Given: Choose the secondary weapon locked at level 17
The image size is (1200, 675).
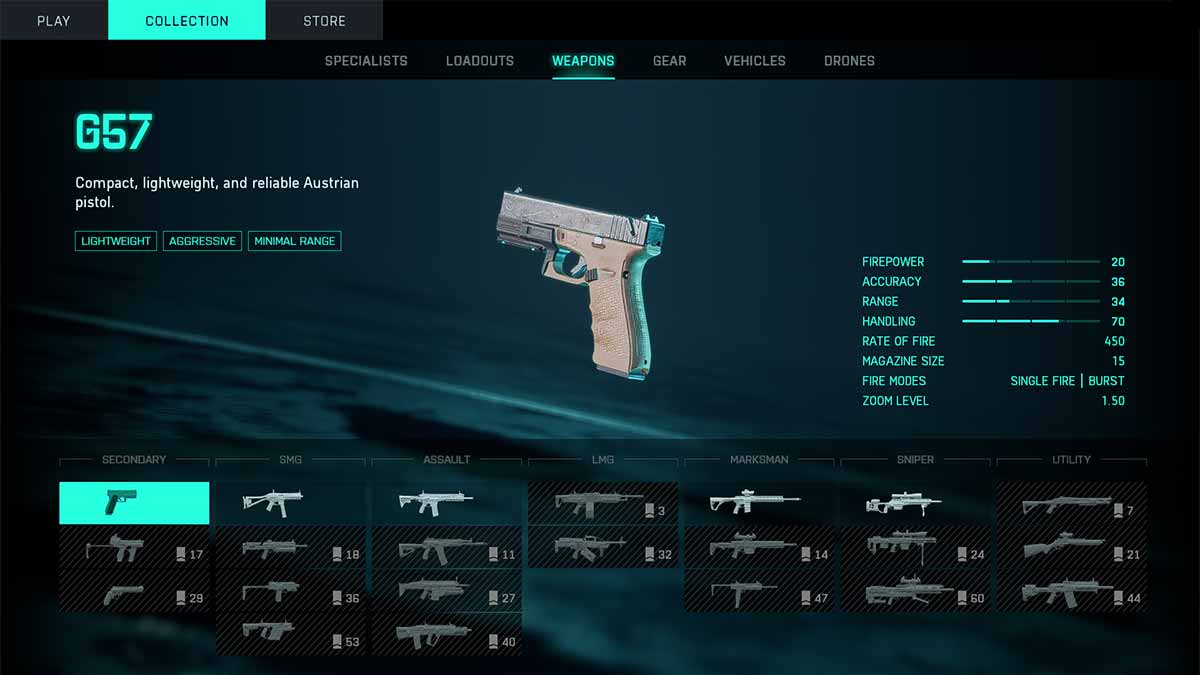Looking at the screenshot, I should pos(134,547).
